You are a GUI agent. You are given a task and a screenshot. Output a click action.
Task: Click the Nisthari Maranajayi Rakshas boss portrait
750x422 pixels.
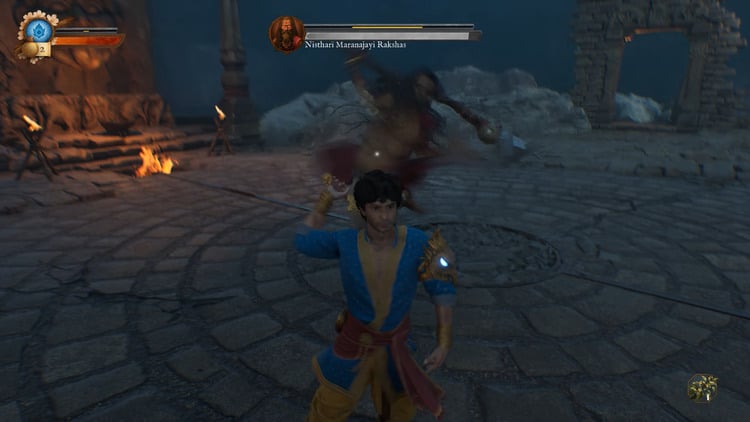pos(286,33)
